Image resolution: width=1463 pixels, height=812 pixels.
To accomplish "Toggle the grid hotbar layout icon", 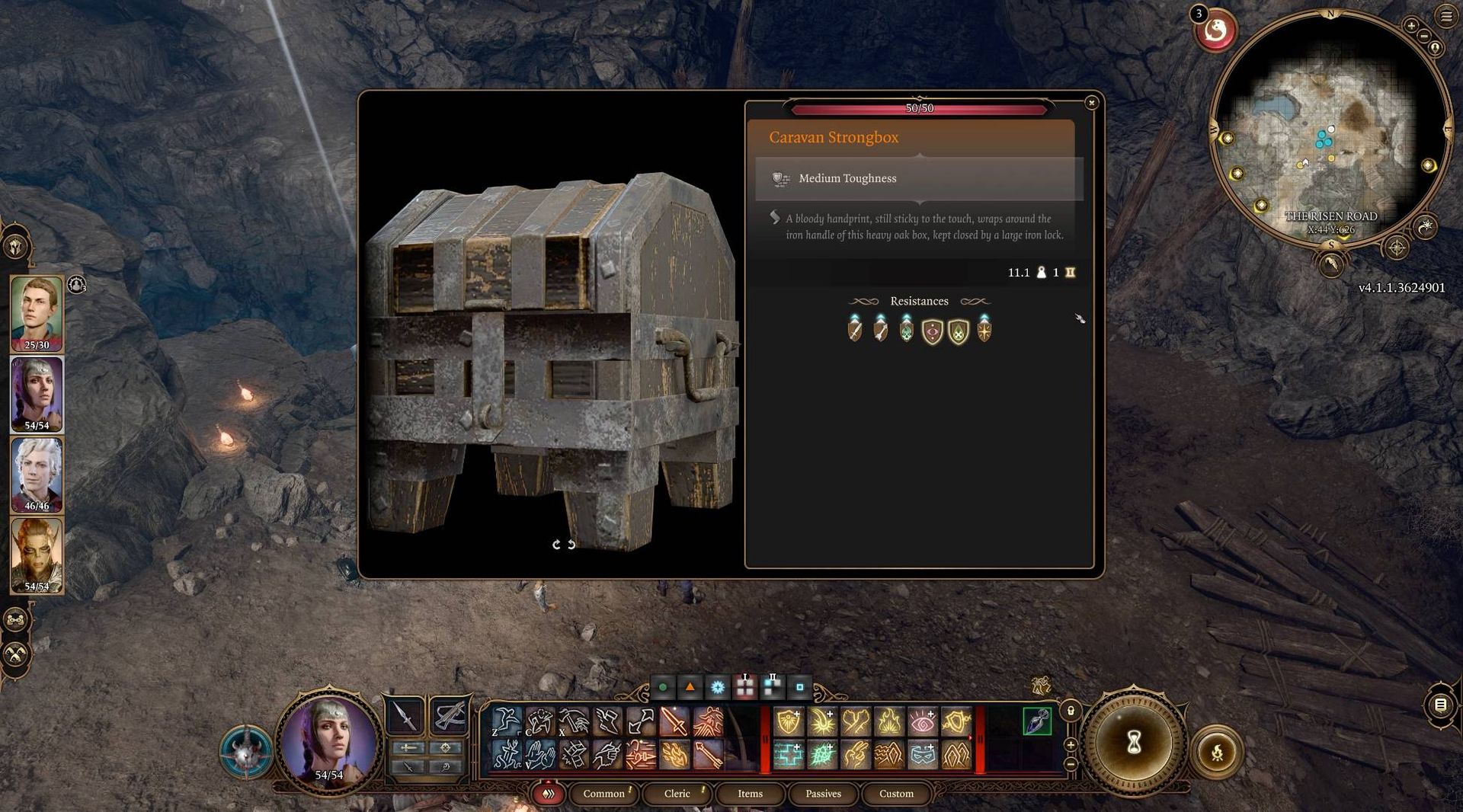I will click(x=745, y=686).
